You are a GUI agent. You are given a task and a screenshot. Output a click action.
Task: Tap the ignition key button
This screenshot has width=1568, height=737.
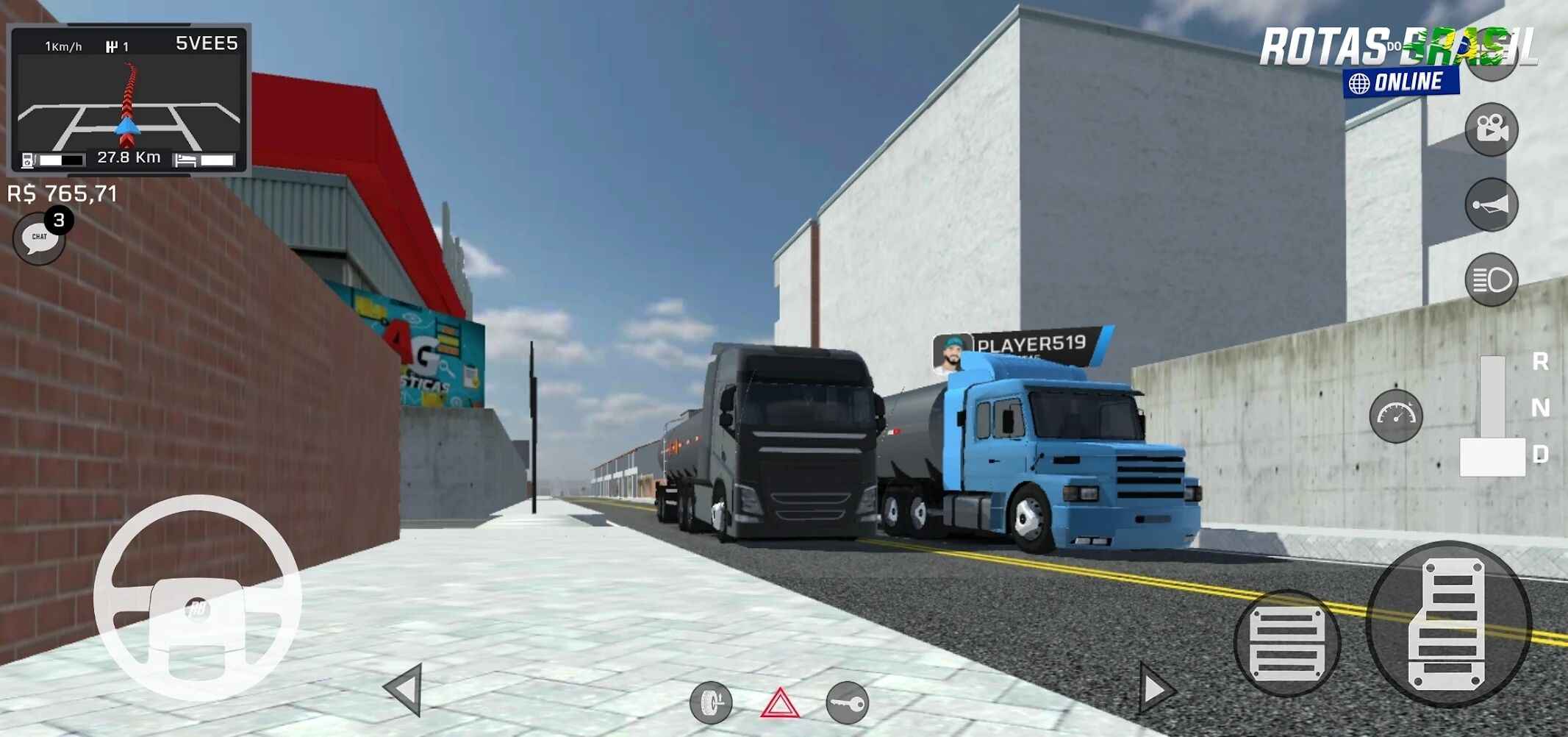tap(847, 703)
